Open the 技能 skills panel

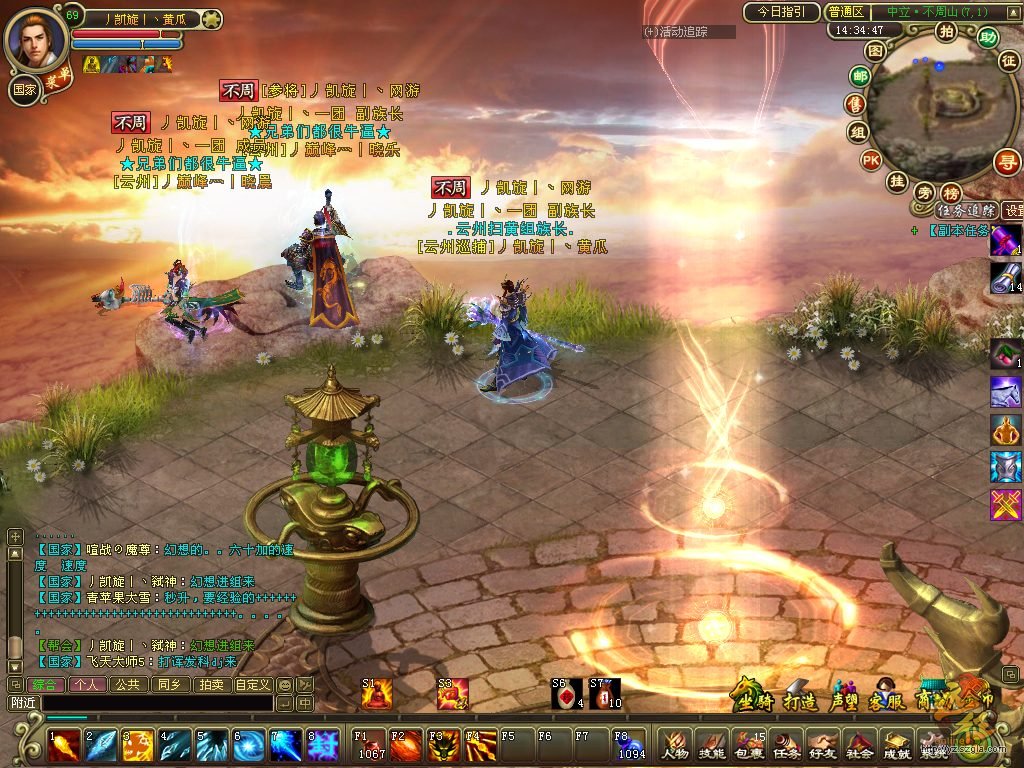711,745
